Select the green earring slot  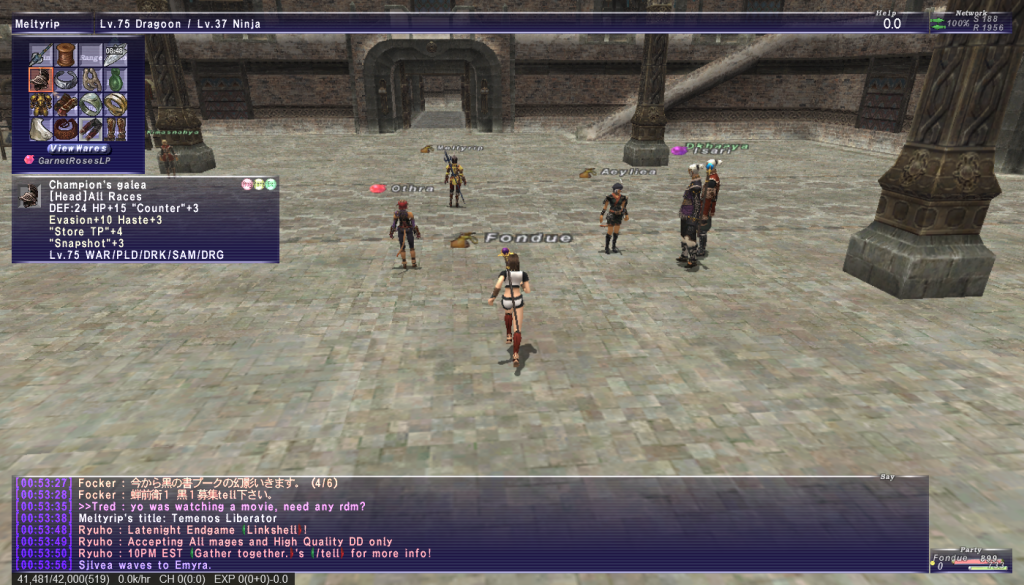114,79
